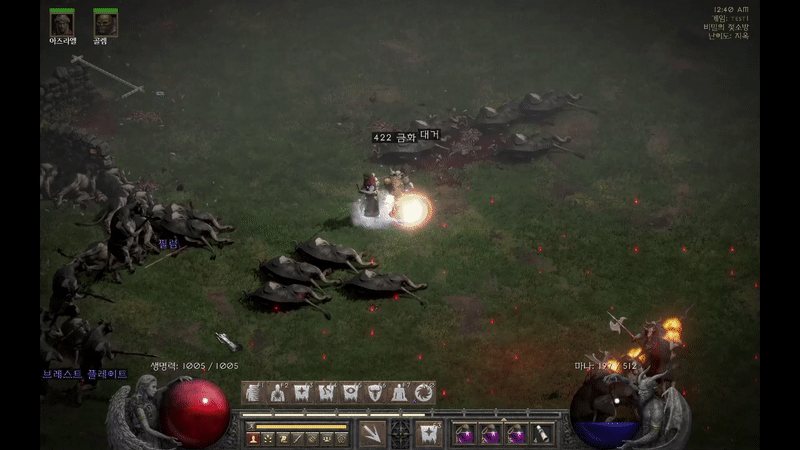Select the golem portrait labeled 골렘
The width and height of the screenshot is (800, 450).
105,22
